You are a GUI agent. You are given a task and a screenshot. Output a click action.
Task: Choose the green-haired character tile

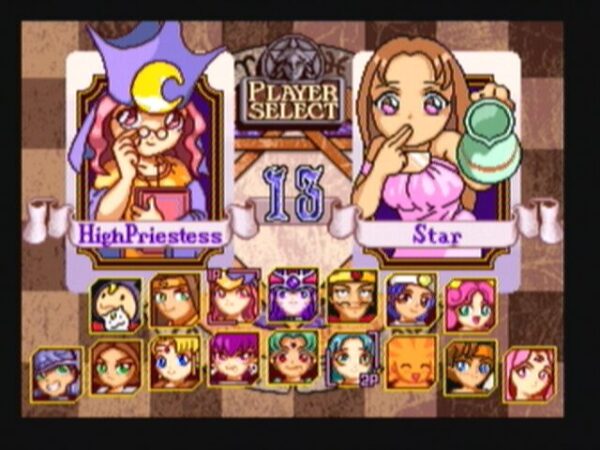point(293,359)
